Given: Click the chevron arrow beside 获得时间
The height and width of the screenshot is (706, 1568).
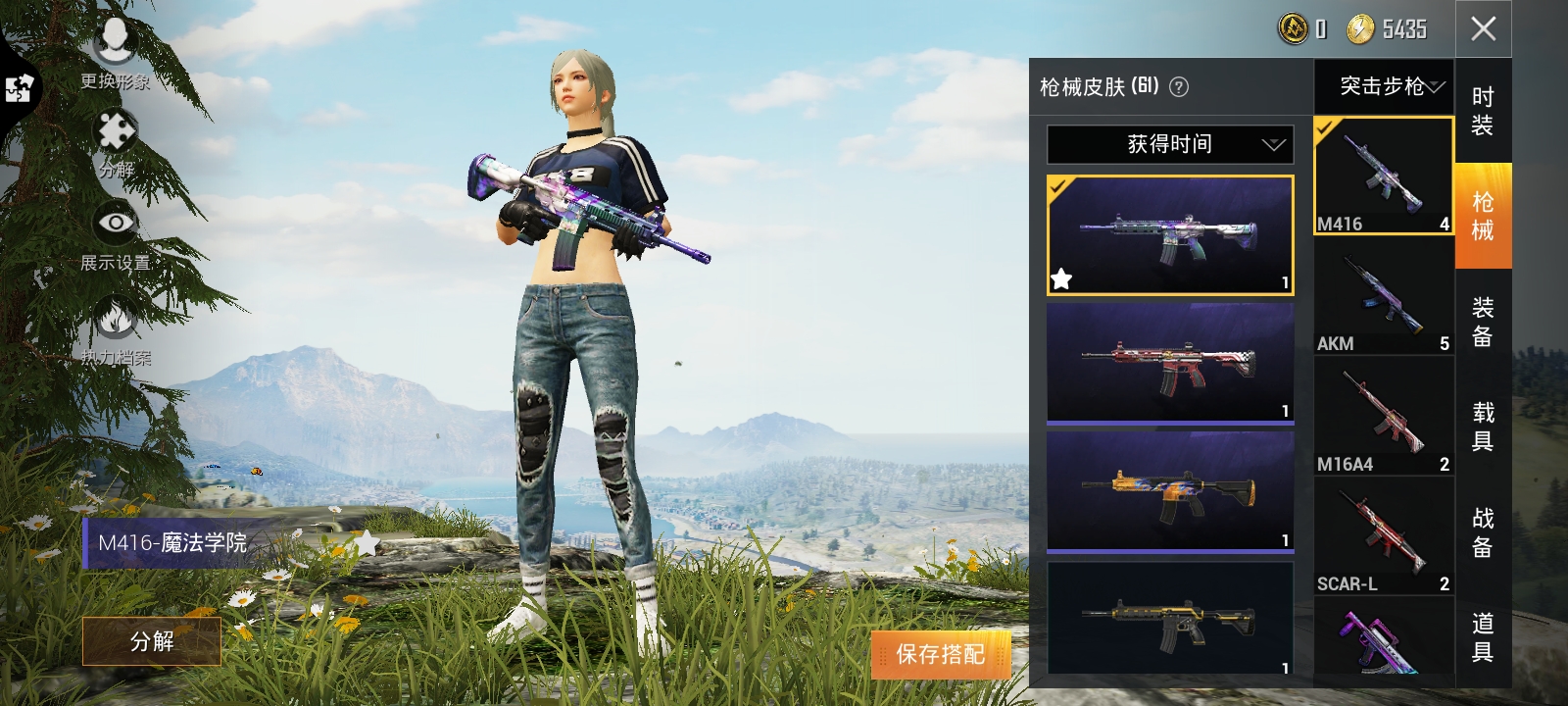Looking at the screenshot, I should tap(1274, 144).
